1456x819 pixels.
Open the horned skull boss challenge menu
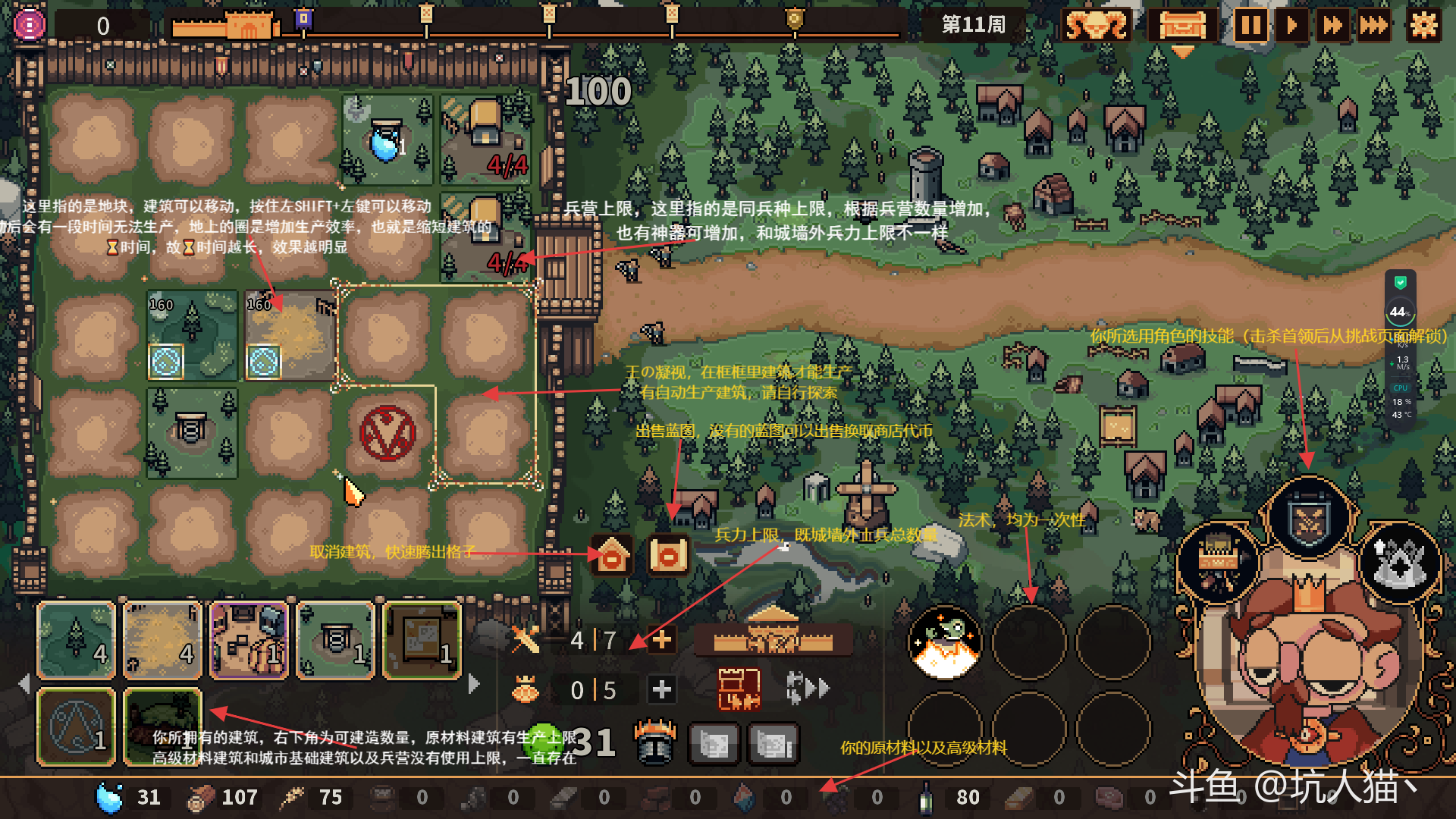1096,26
